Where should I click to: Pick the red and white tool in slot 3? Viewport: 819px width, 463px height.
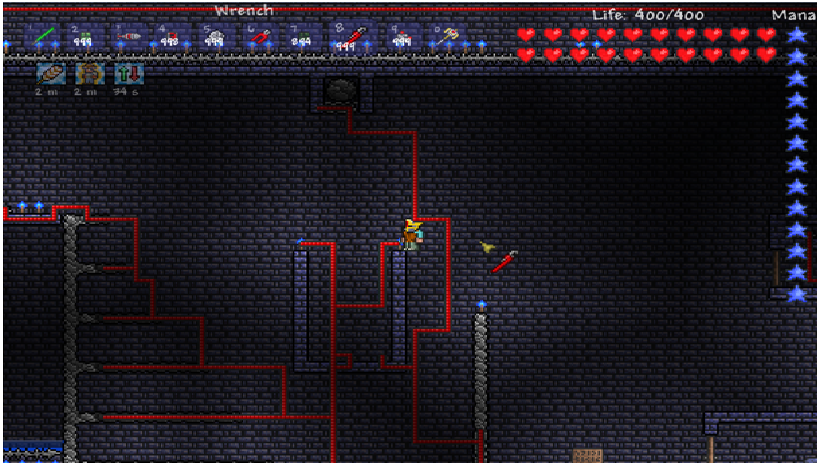pyautogui.click(x=127, y=38)
